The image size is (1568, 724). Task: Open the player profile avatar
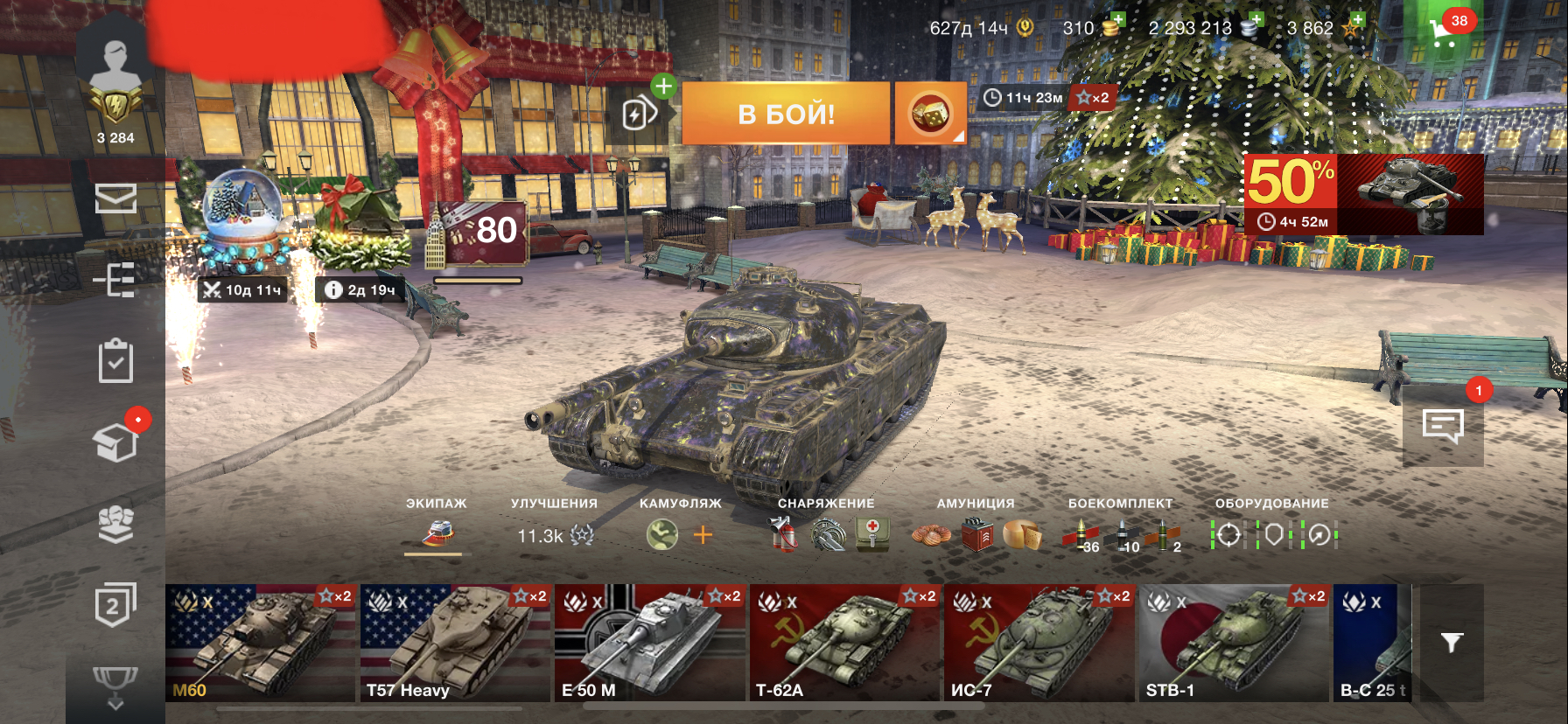point(115,68)
